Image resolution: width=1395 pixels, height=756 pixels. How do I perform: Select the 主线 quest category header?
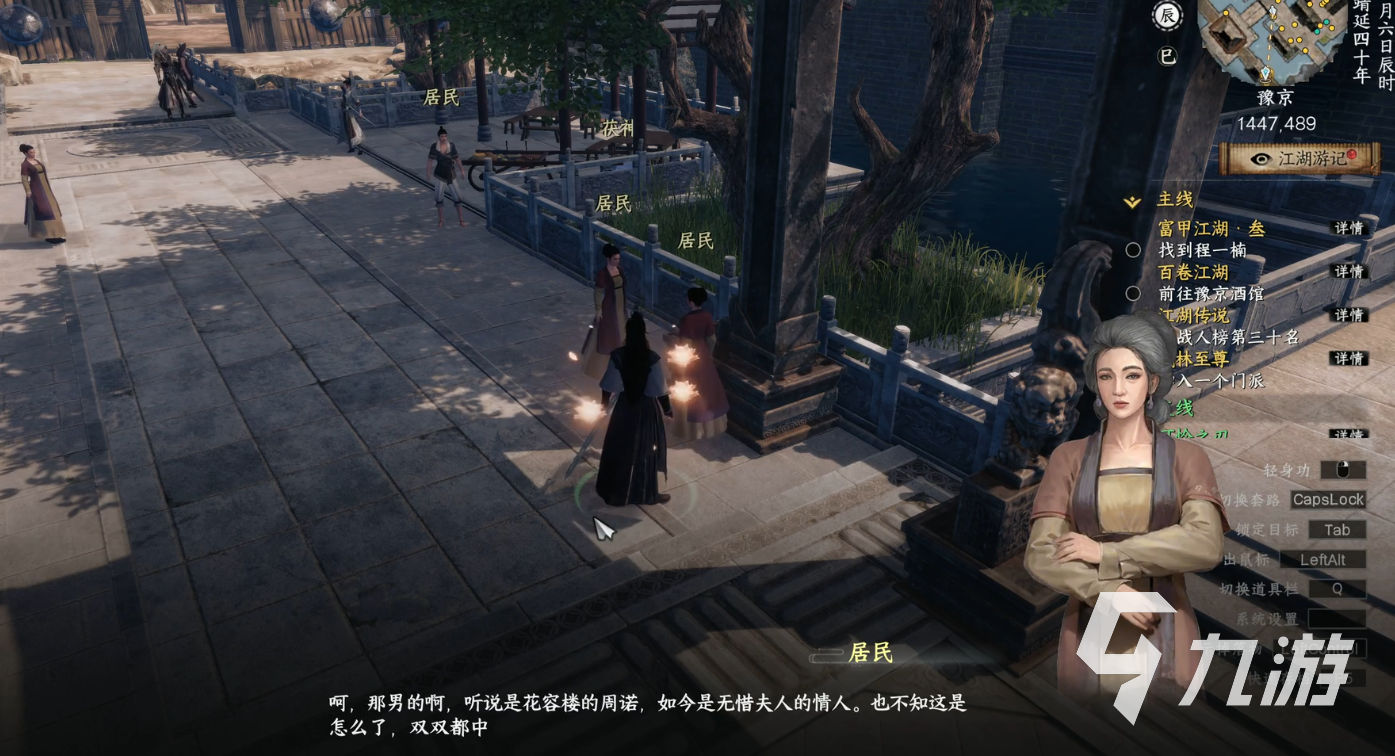click(x=1174, y=200)
